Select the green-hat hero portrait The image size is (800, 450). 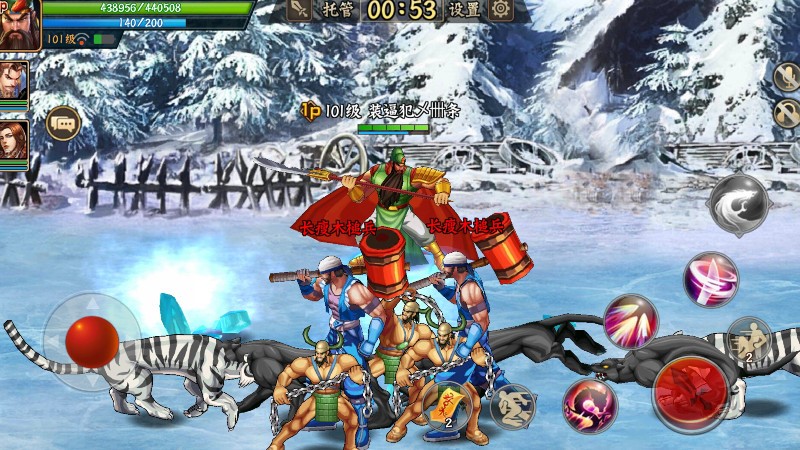tap(19, 24)
